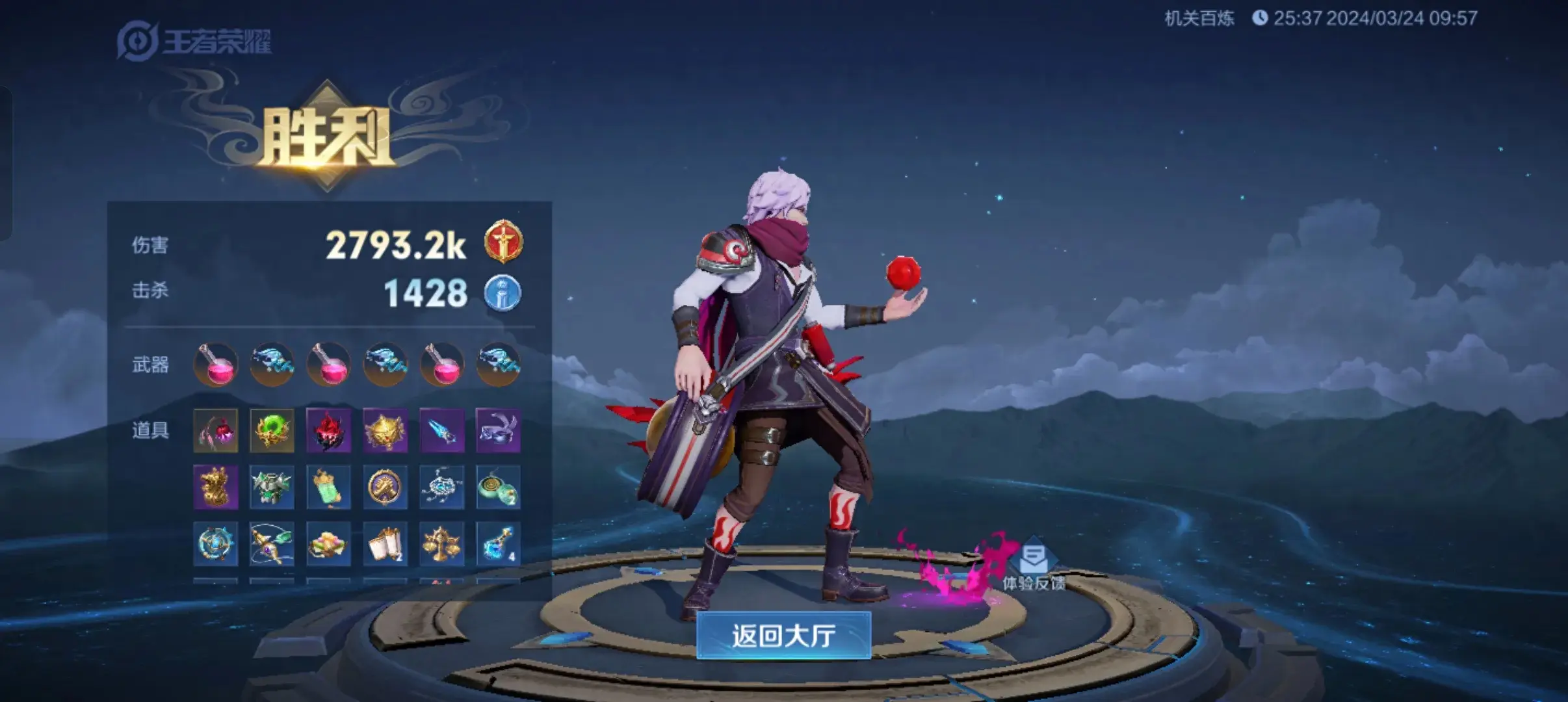Screen dimensions: 1568x702
Task: Inspect the golden spiked mask item
Action: tap(385, 430)
